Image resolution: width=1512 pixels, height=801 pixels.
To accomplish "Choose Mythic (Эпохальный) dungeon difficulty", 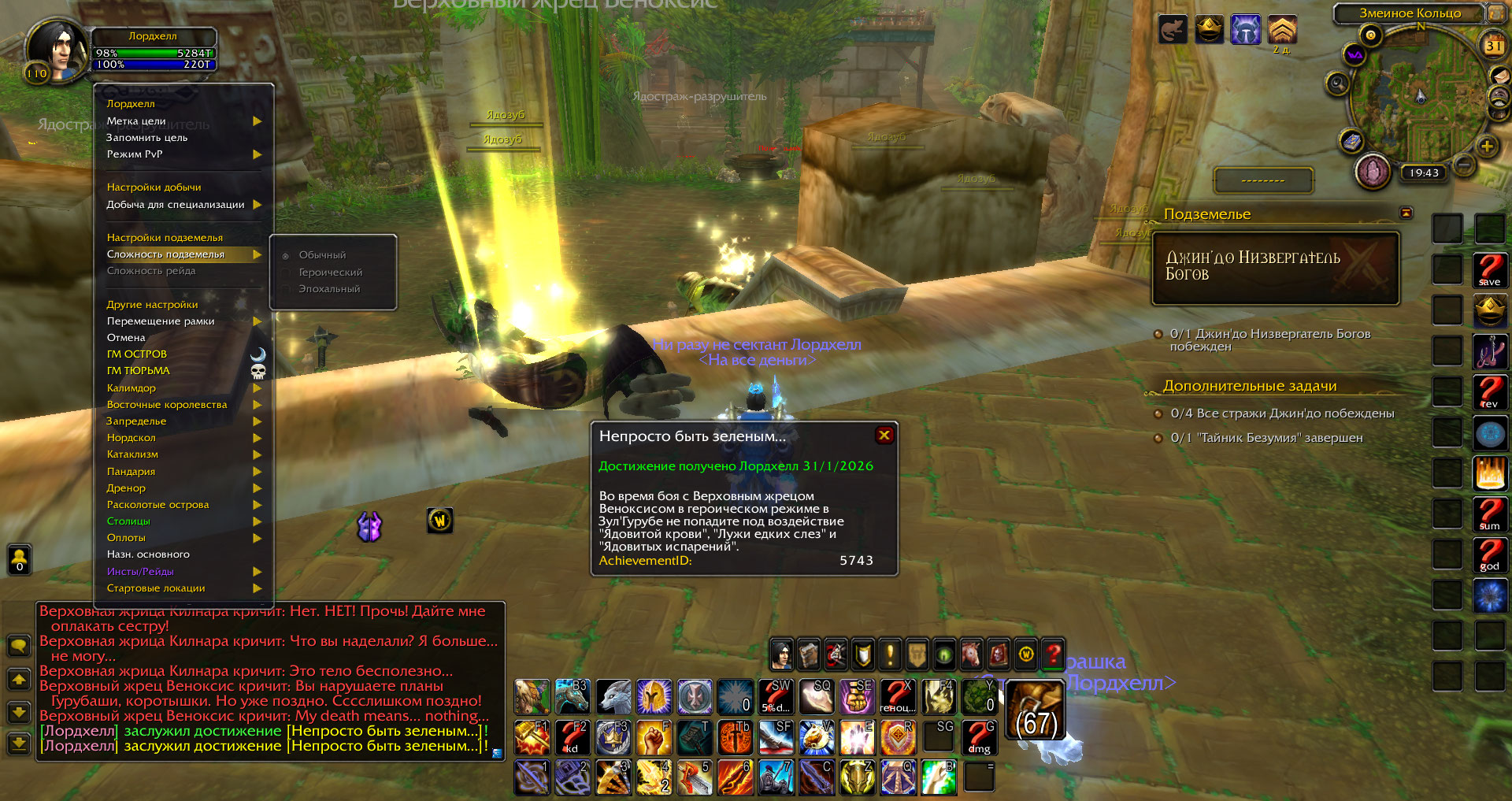I will 328,289.
